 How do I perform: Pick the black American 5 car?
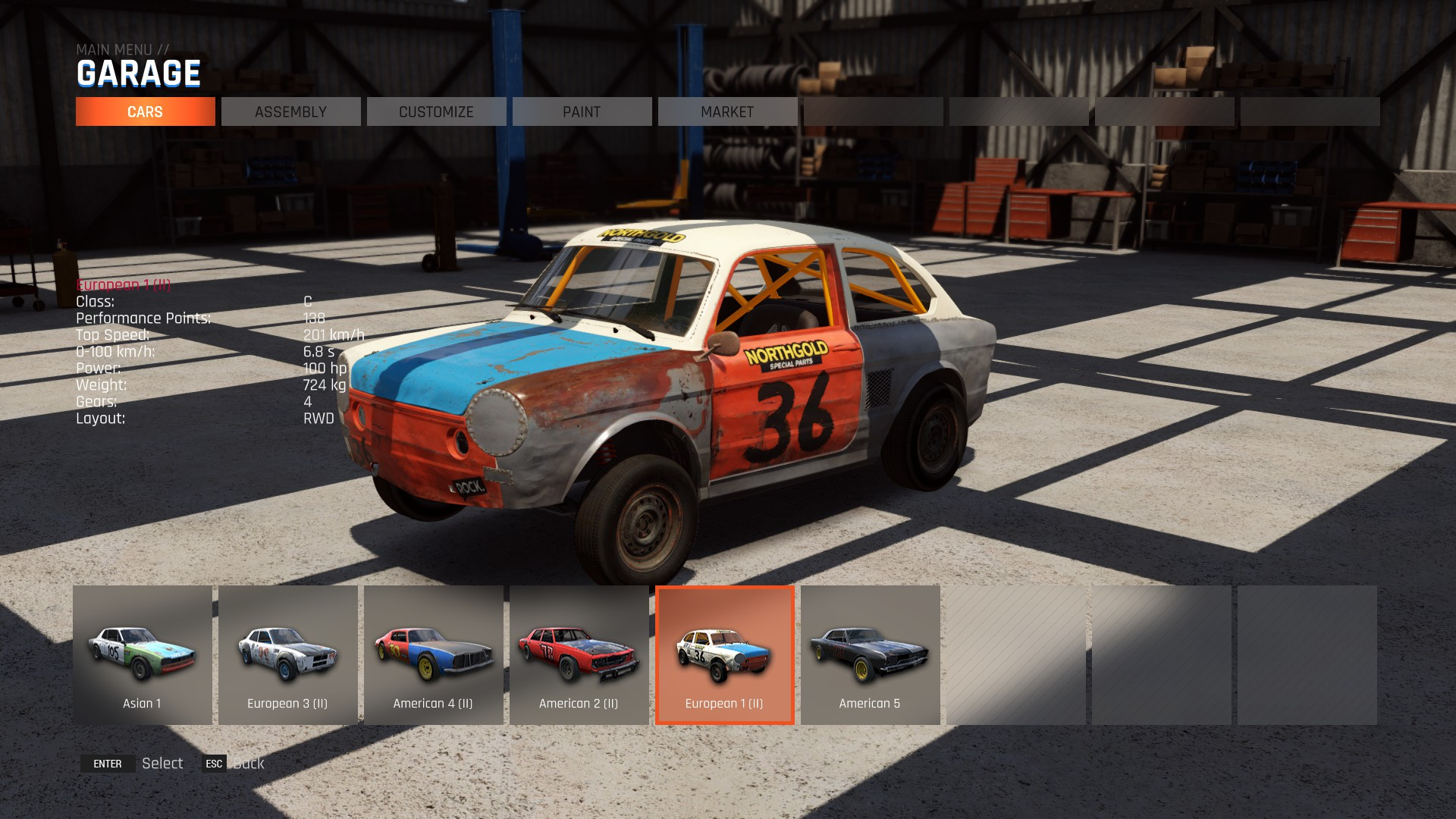(x=871, y=654)
